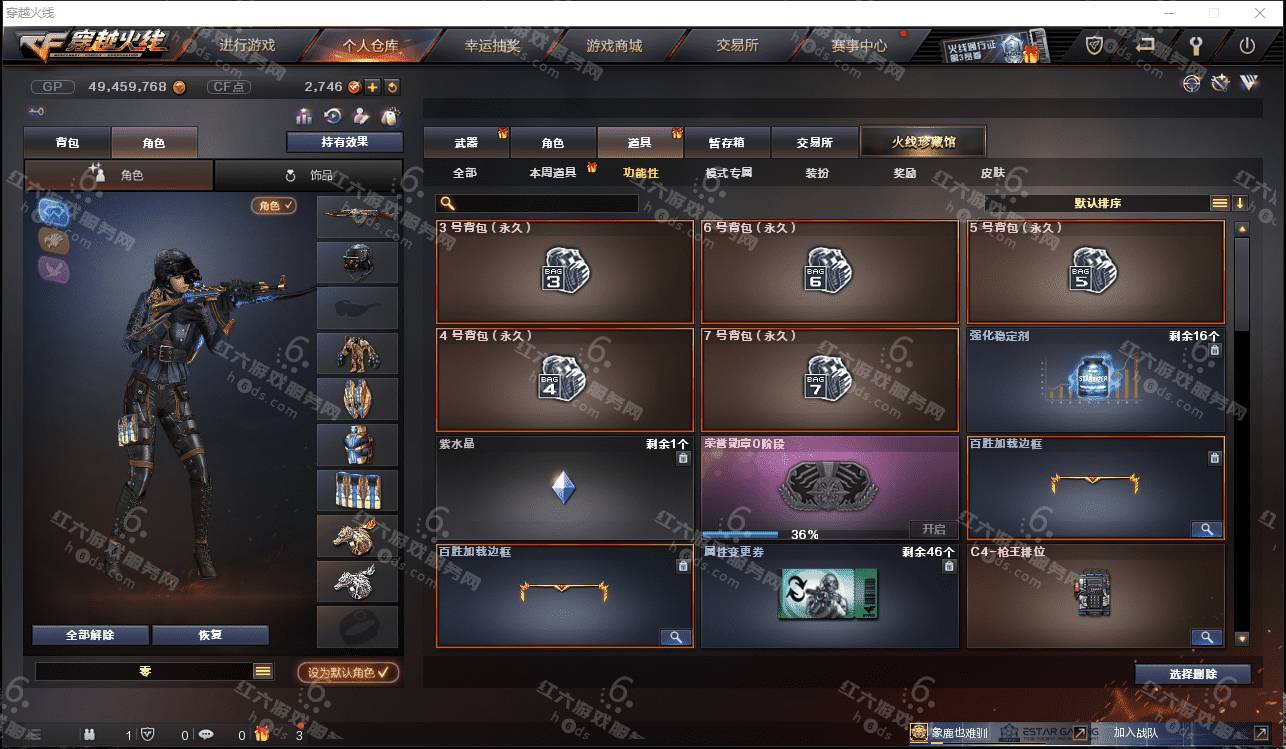Select the 3号背包 bag item
Image resolution: width=1286 pixels, height=749 pixels.
pos(565,271)
